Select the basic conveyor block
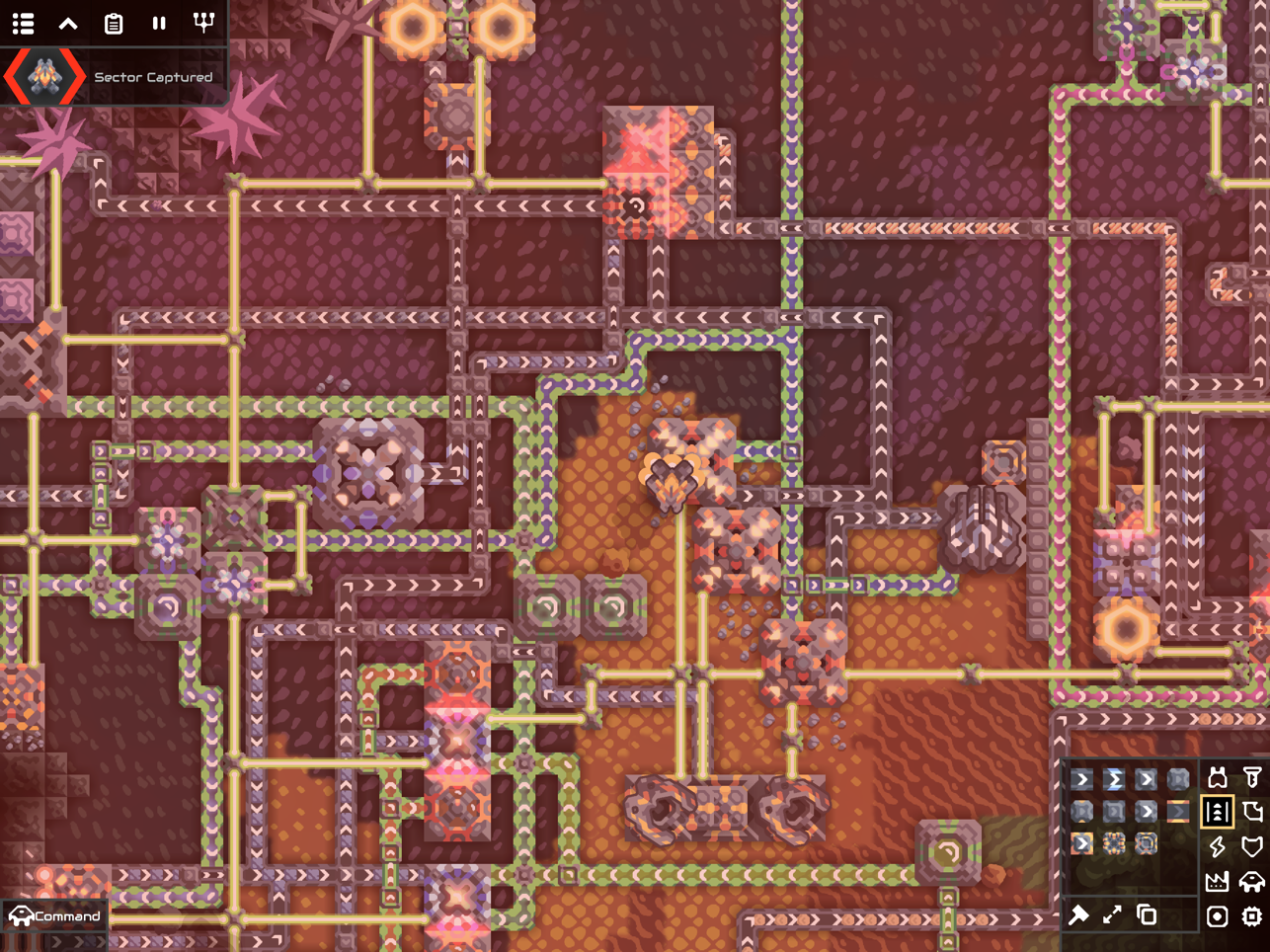This screenshot has height=952, width=1270. (1082, 779)
